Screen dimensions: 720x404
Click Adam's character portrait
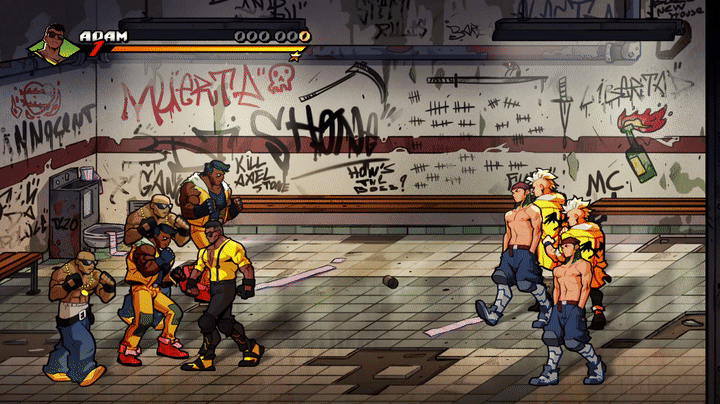(x=54, y=45)
